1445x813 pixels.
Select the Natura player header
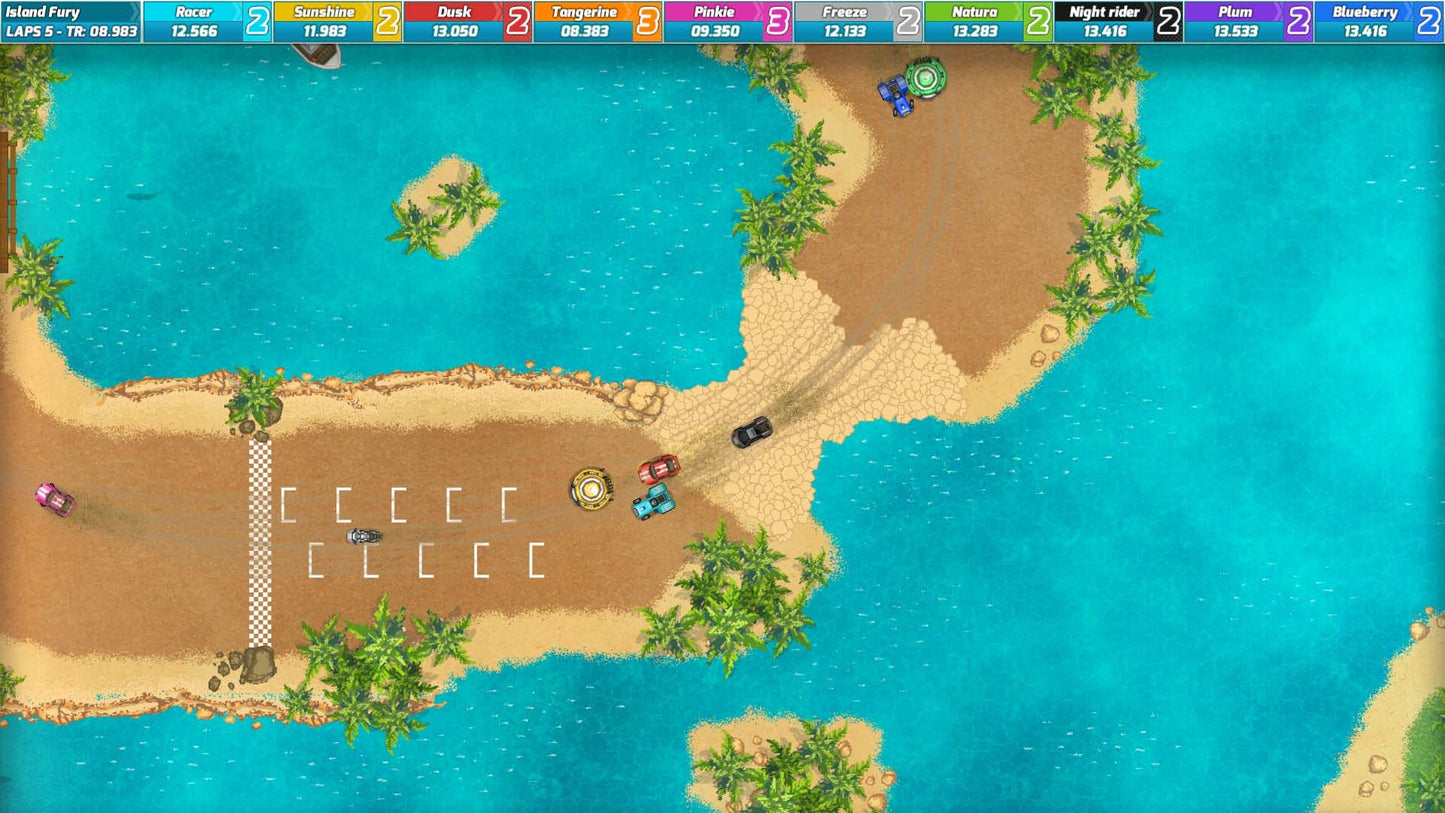(x=975, y=12)
